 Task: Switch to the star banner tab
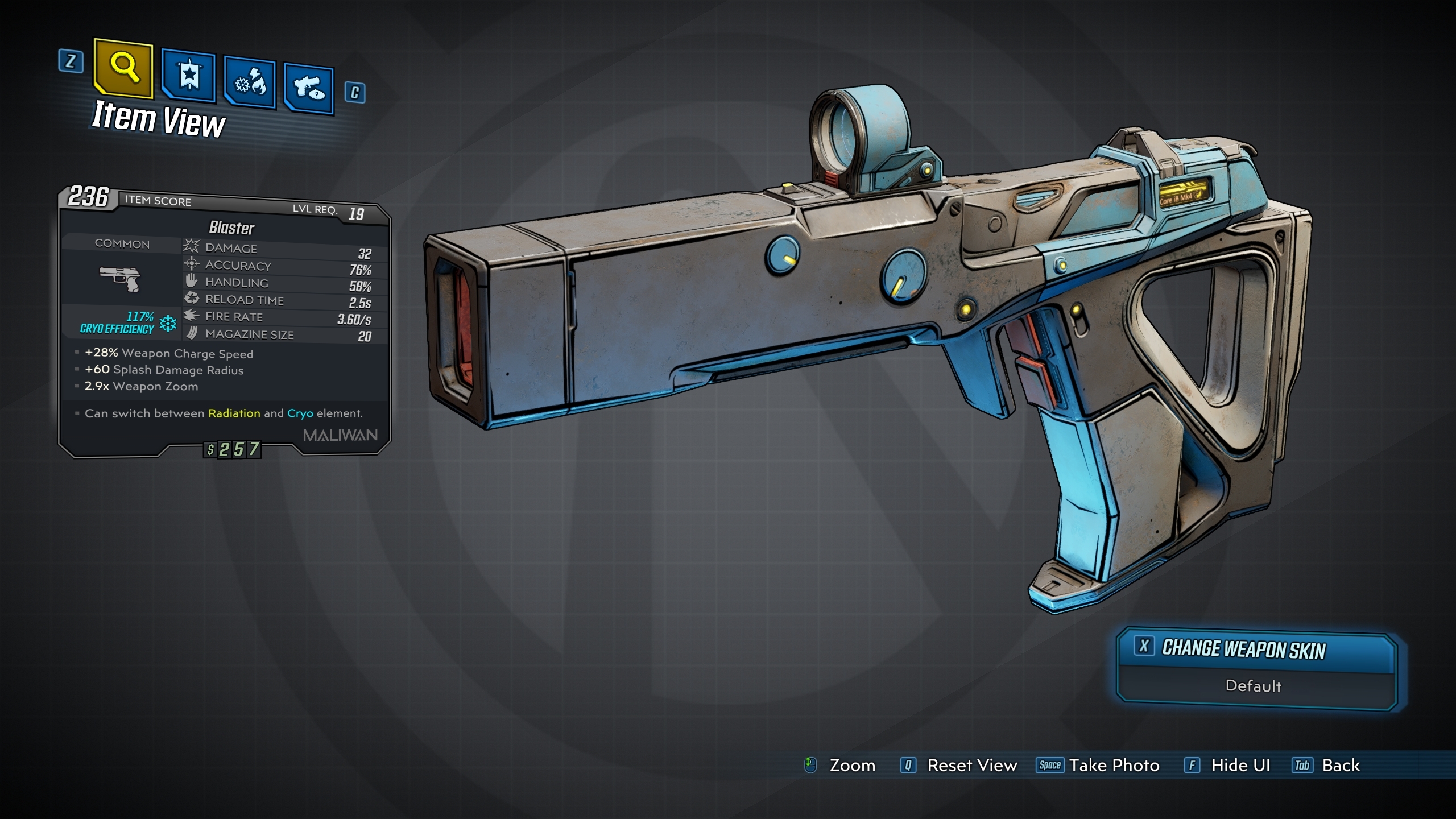click(x=188, y=76)
